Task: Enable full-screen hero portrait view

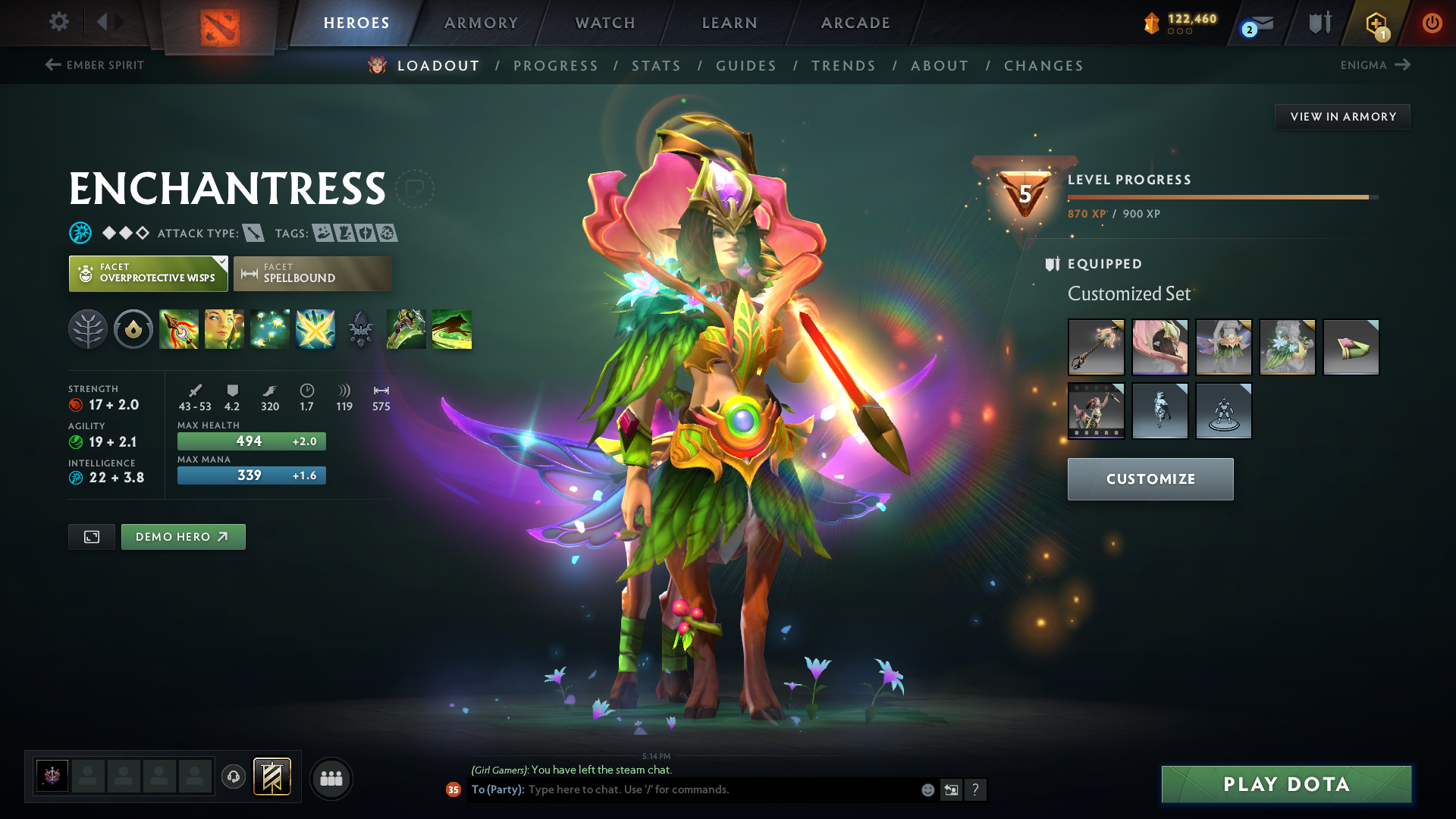Action: 91,536
